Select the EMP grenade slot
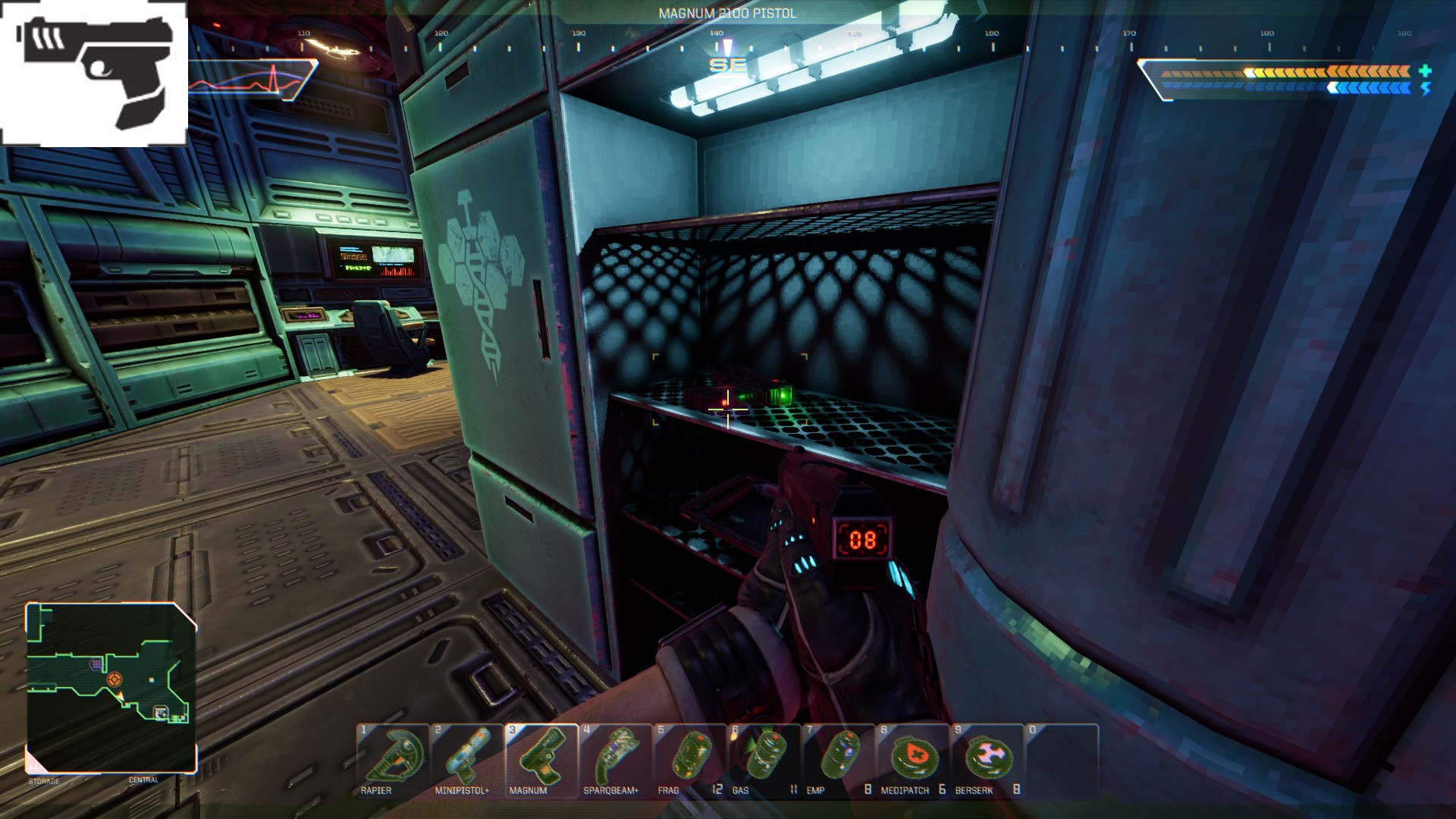Screen dimensions: 1456x819 coord(838,759)
